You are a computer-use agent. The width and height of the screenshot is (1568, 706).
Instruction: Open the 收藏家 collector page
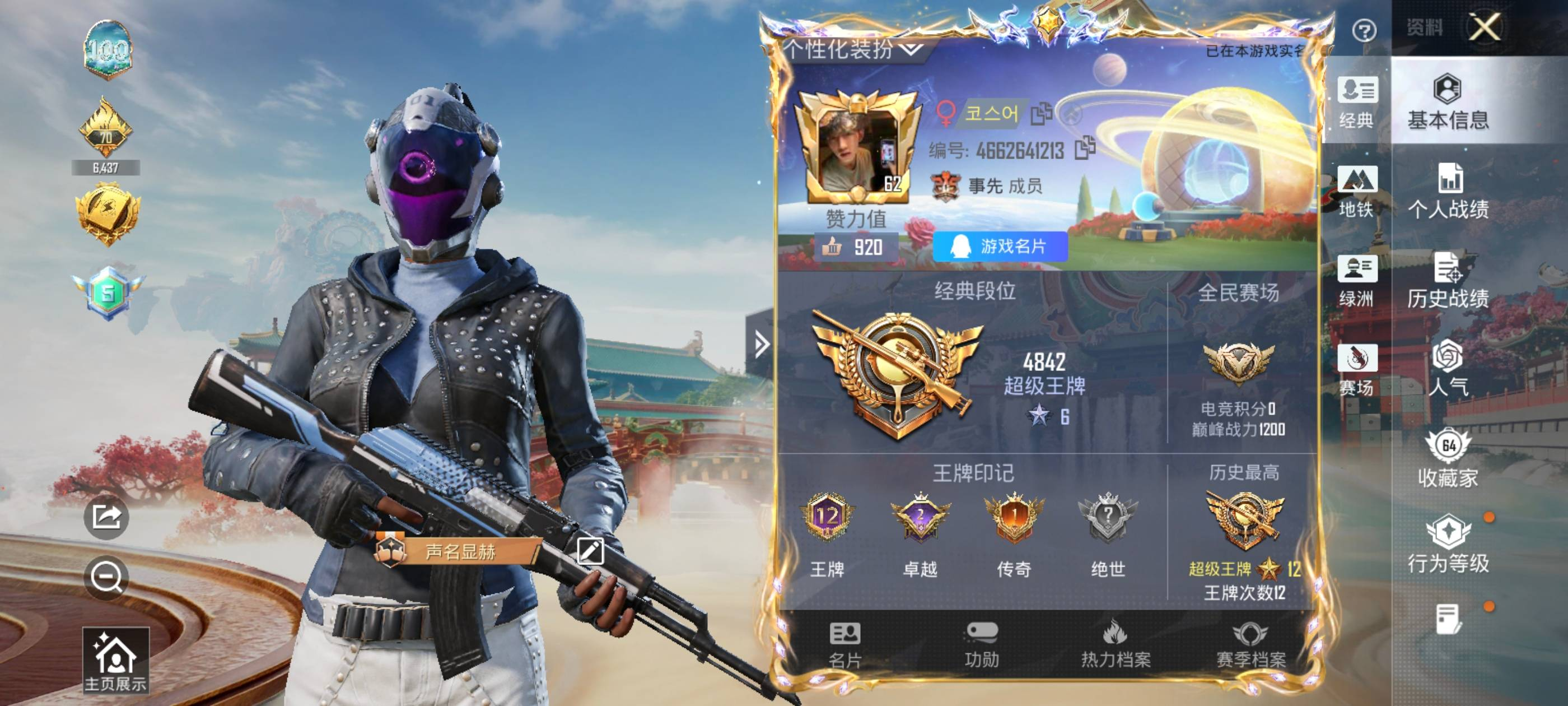(1448, 460)
